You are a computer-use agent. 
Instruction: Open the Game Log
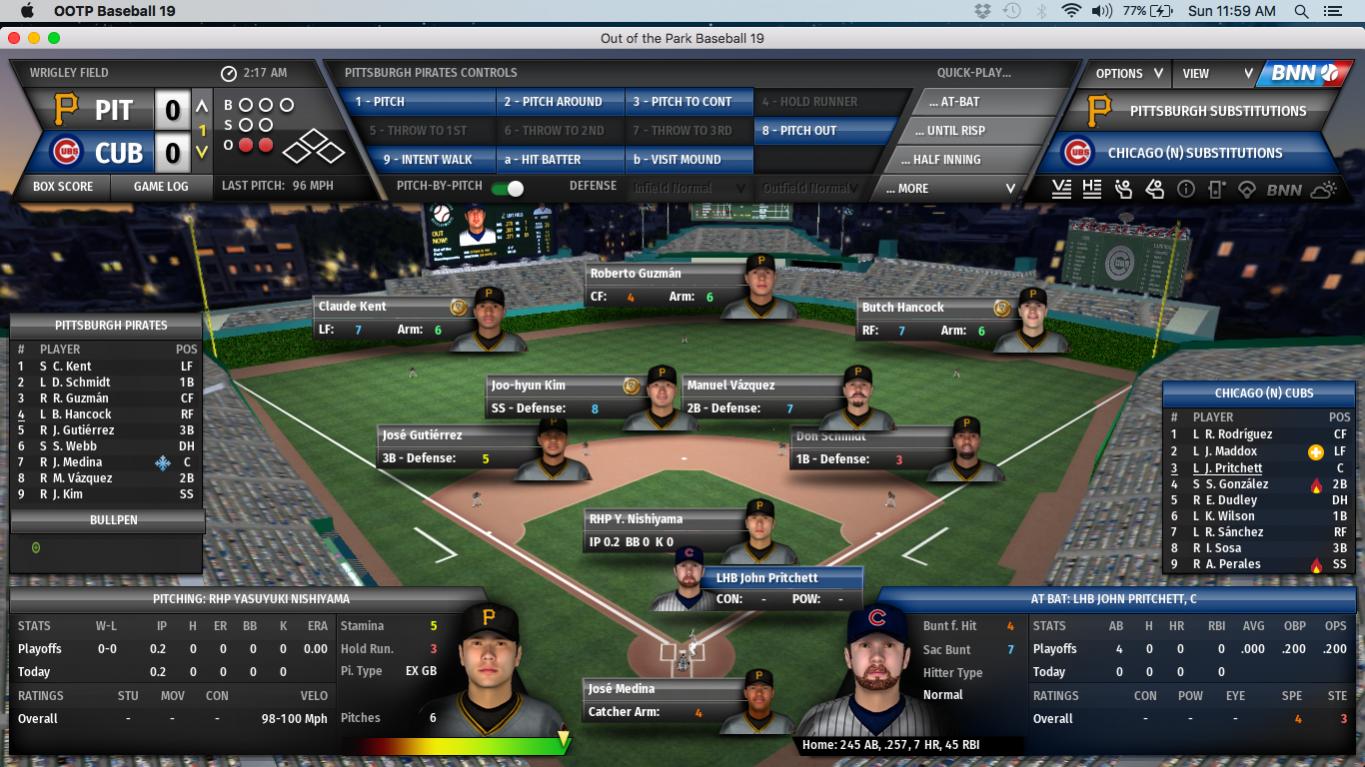pyautogui.click(x=161, y=186)
